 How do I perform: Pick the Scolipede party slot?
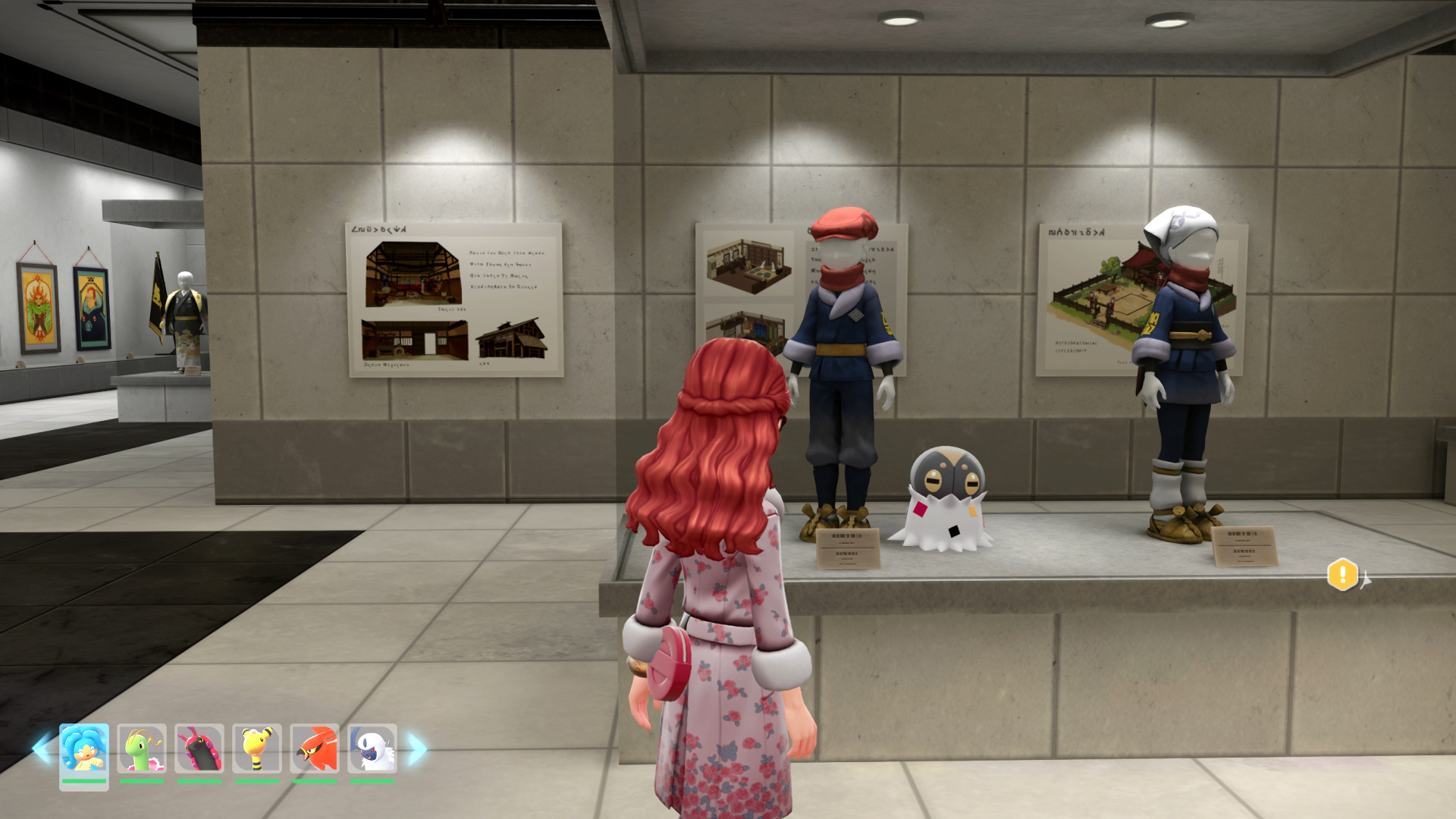199,749
